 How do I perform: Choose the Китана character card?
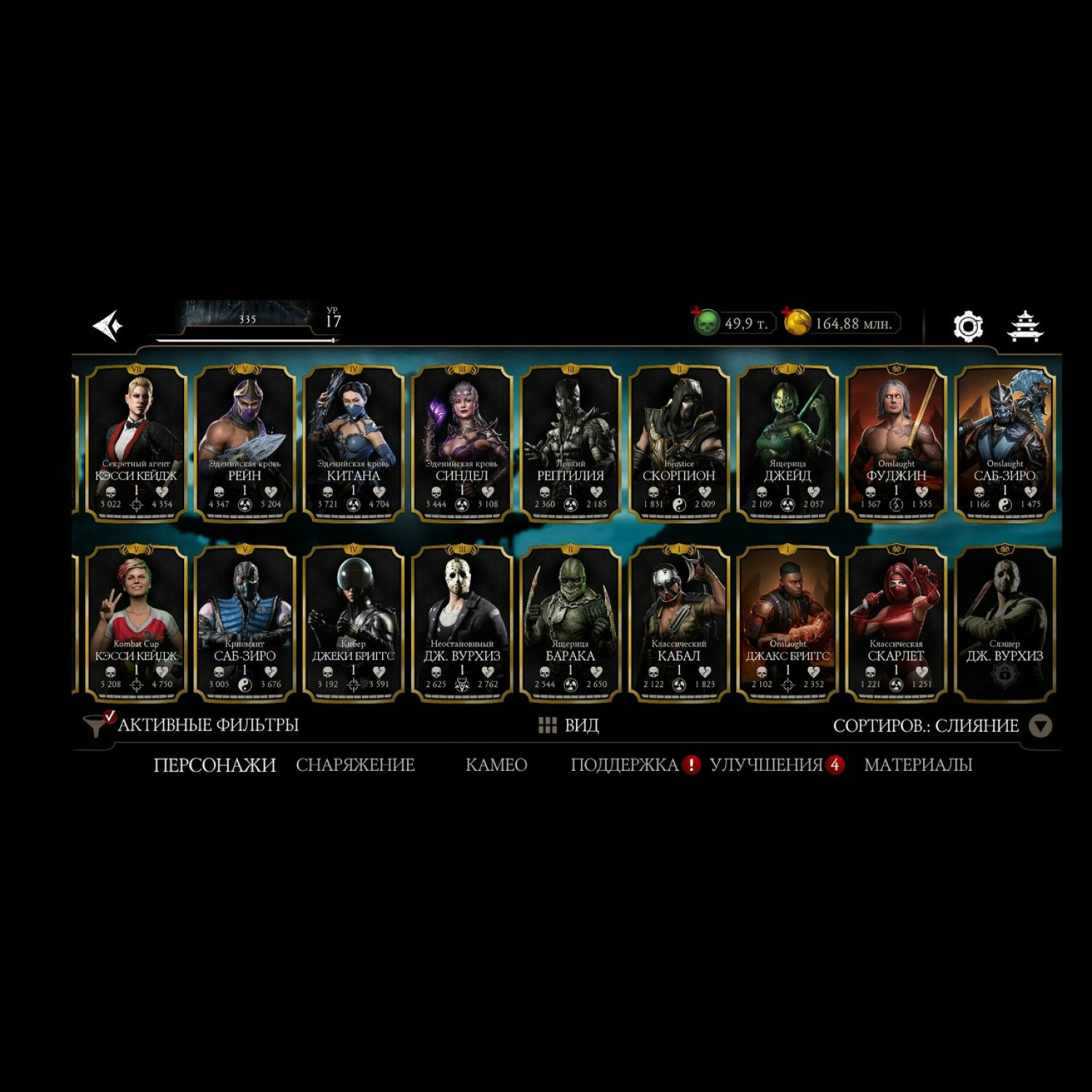pyautogui.click(x=353, y=443)
